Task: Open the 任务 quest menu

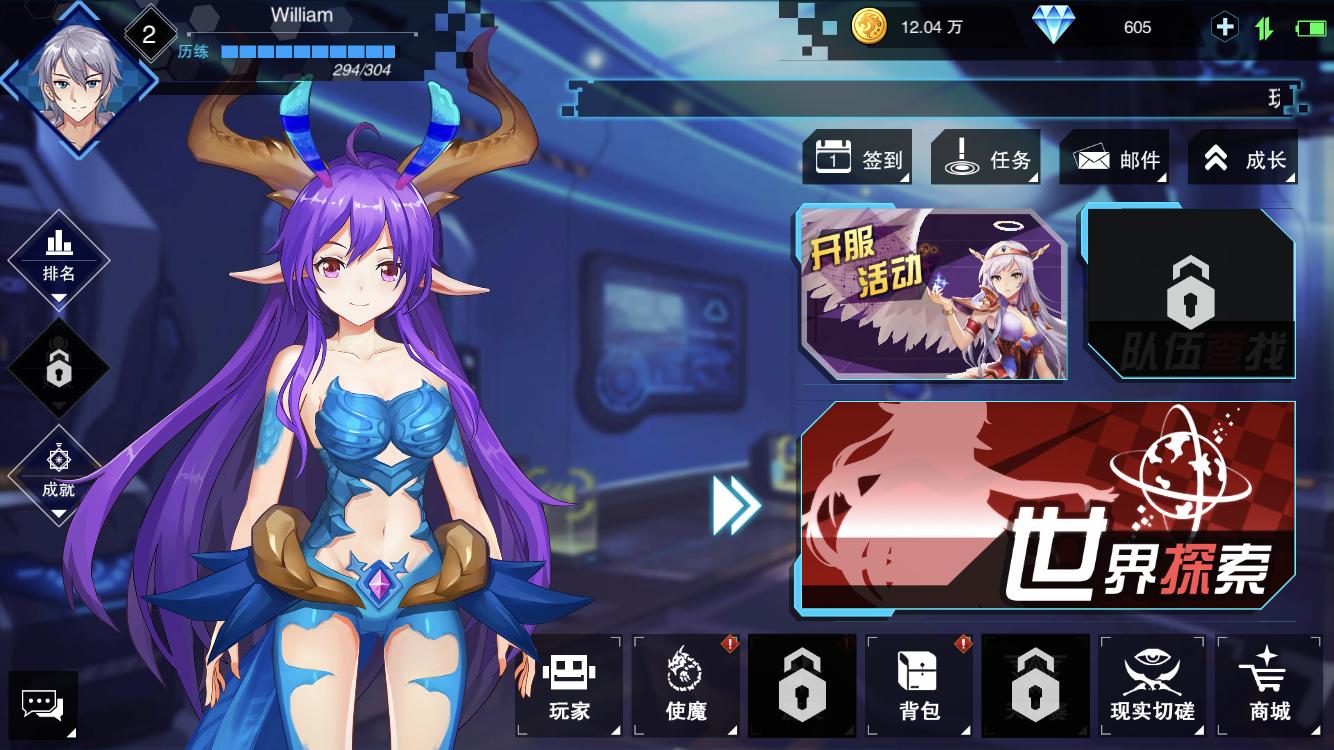Action: (987, 158)
